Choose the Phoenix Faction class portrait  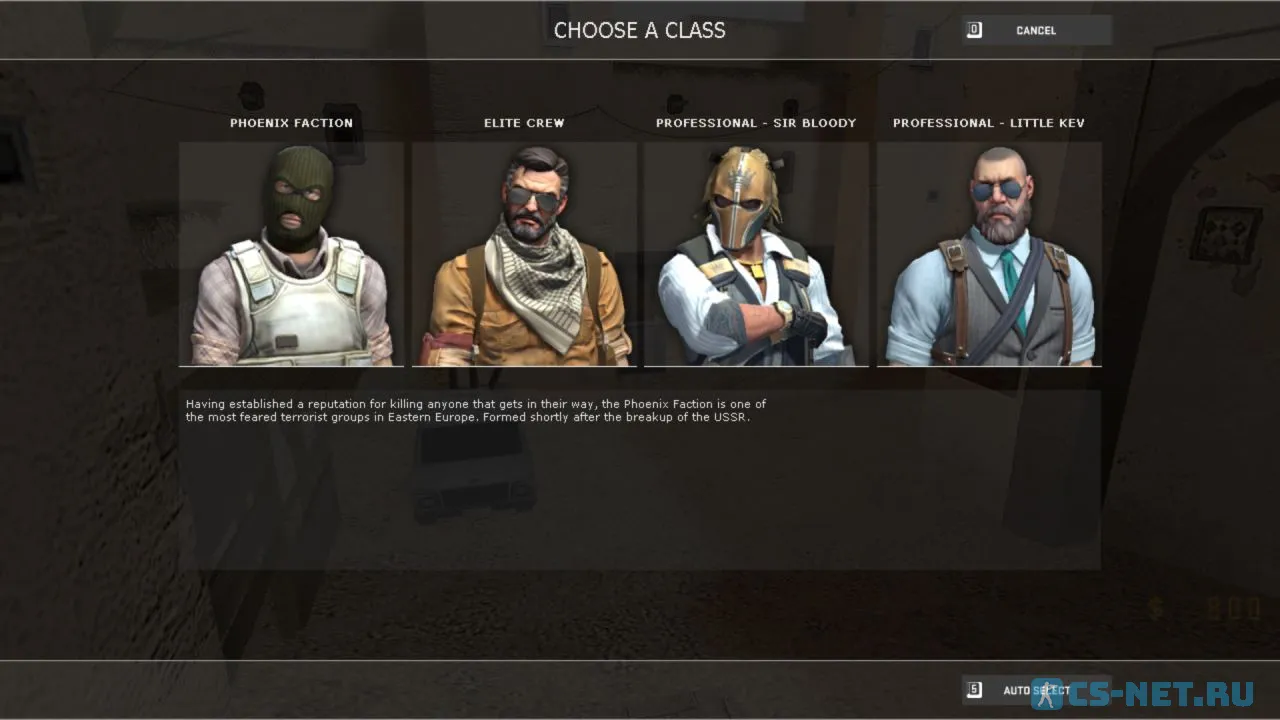[291, 254]
